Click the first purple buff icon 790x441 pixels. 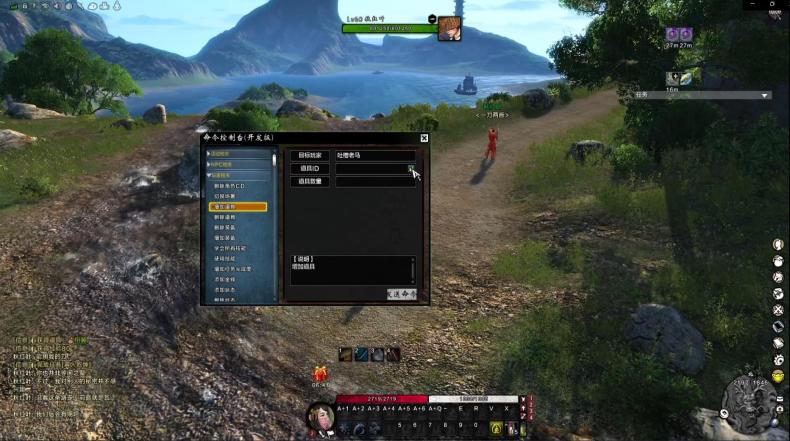click(x=673, y=34)
